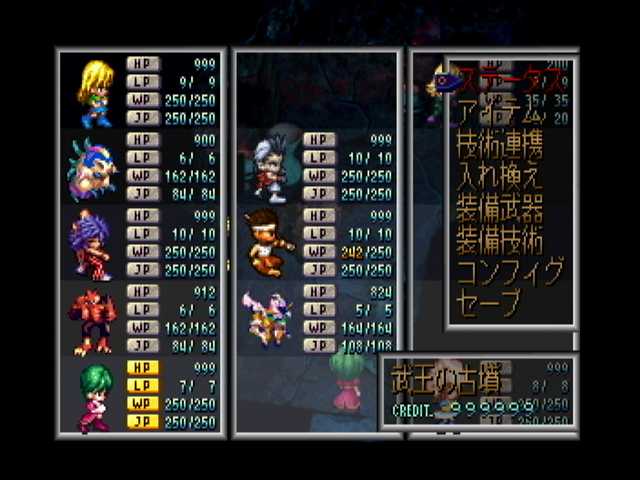Choose the winged white creature party member
This screenshot has height=480, width=640.
[266, 318]
